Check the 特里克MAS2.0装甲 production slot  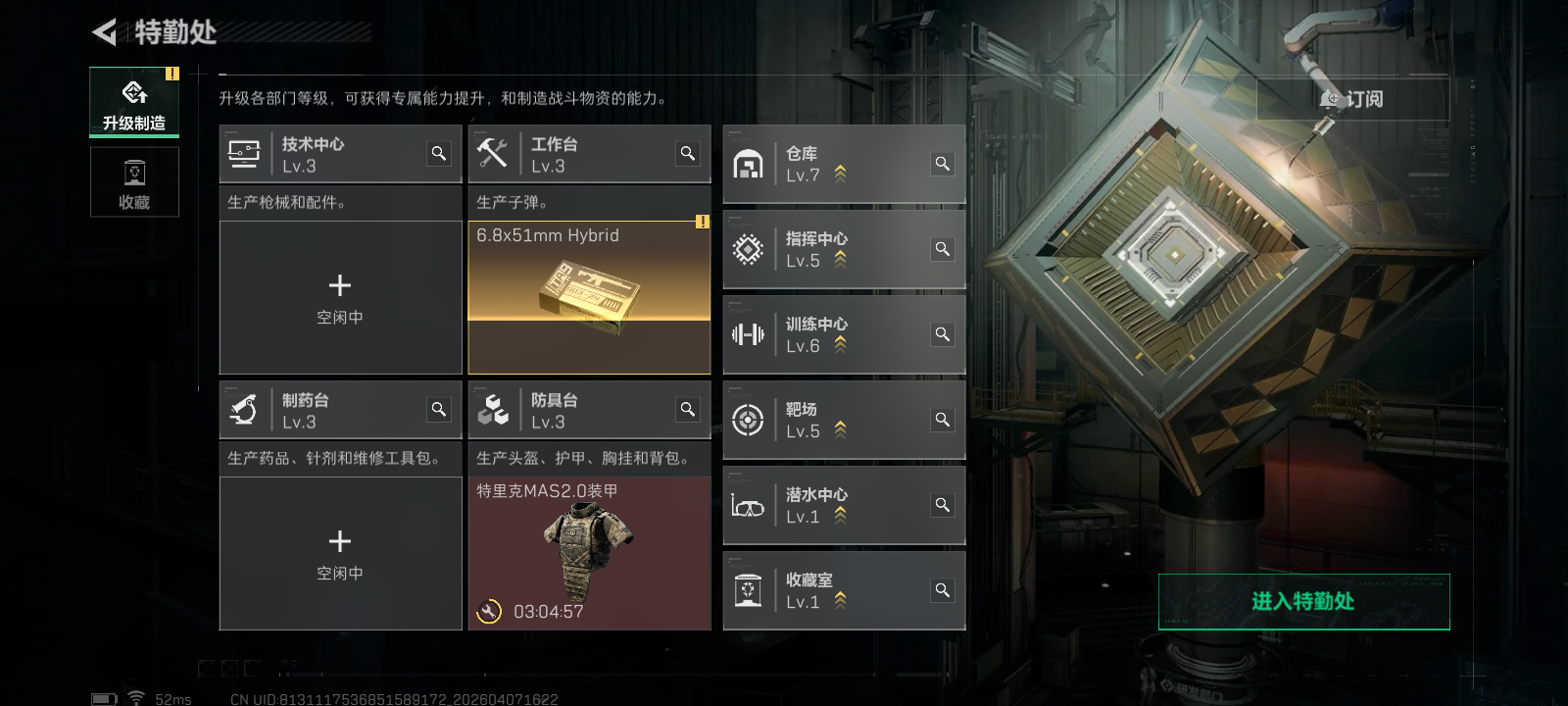coord(589,553)
